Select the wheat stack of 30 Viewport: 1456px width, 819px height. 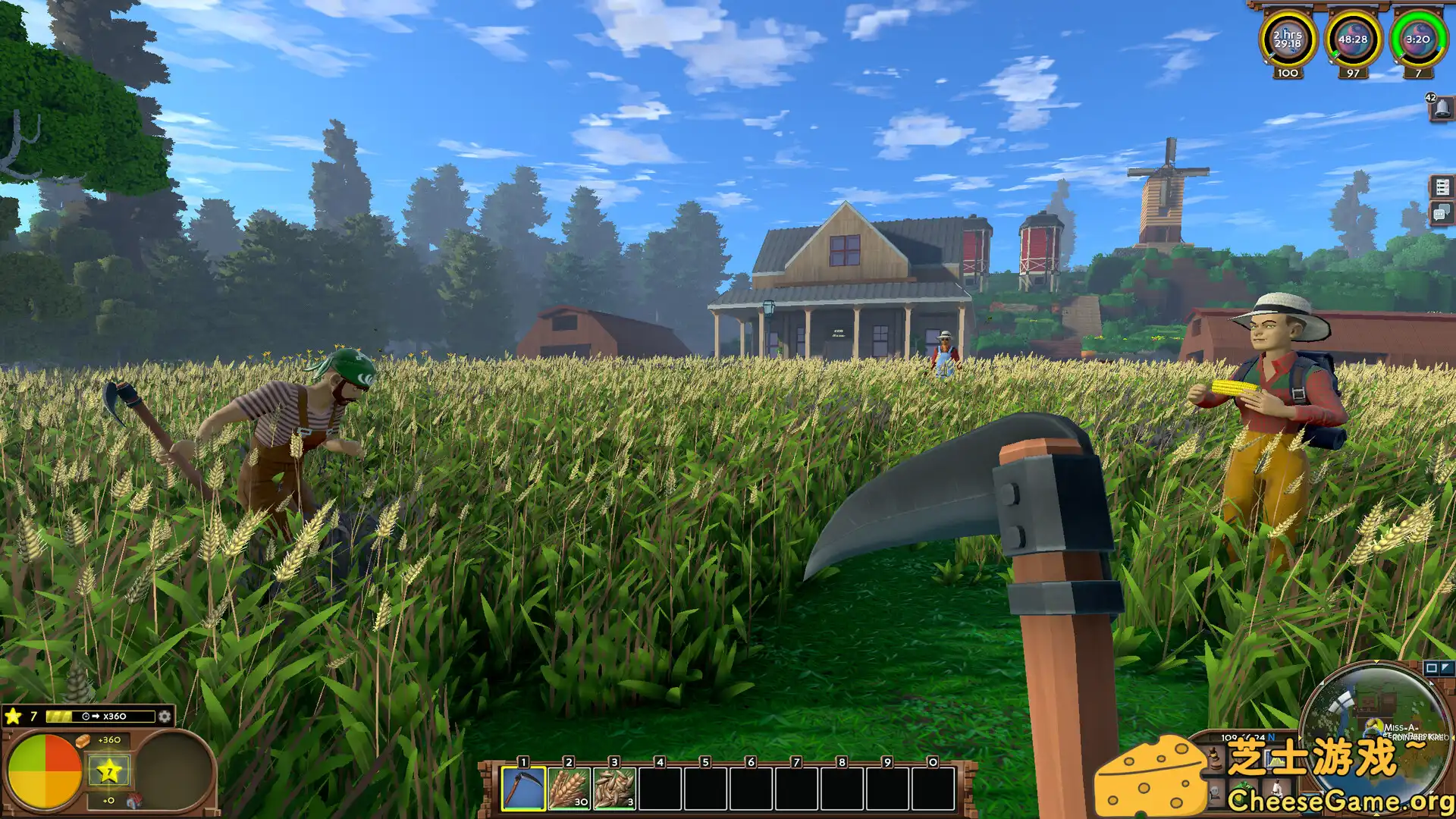tap(569, 789)
